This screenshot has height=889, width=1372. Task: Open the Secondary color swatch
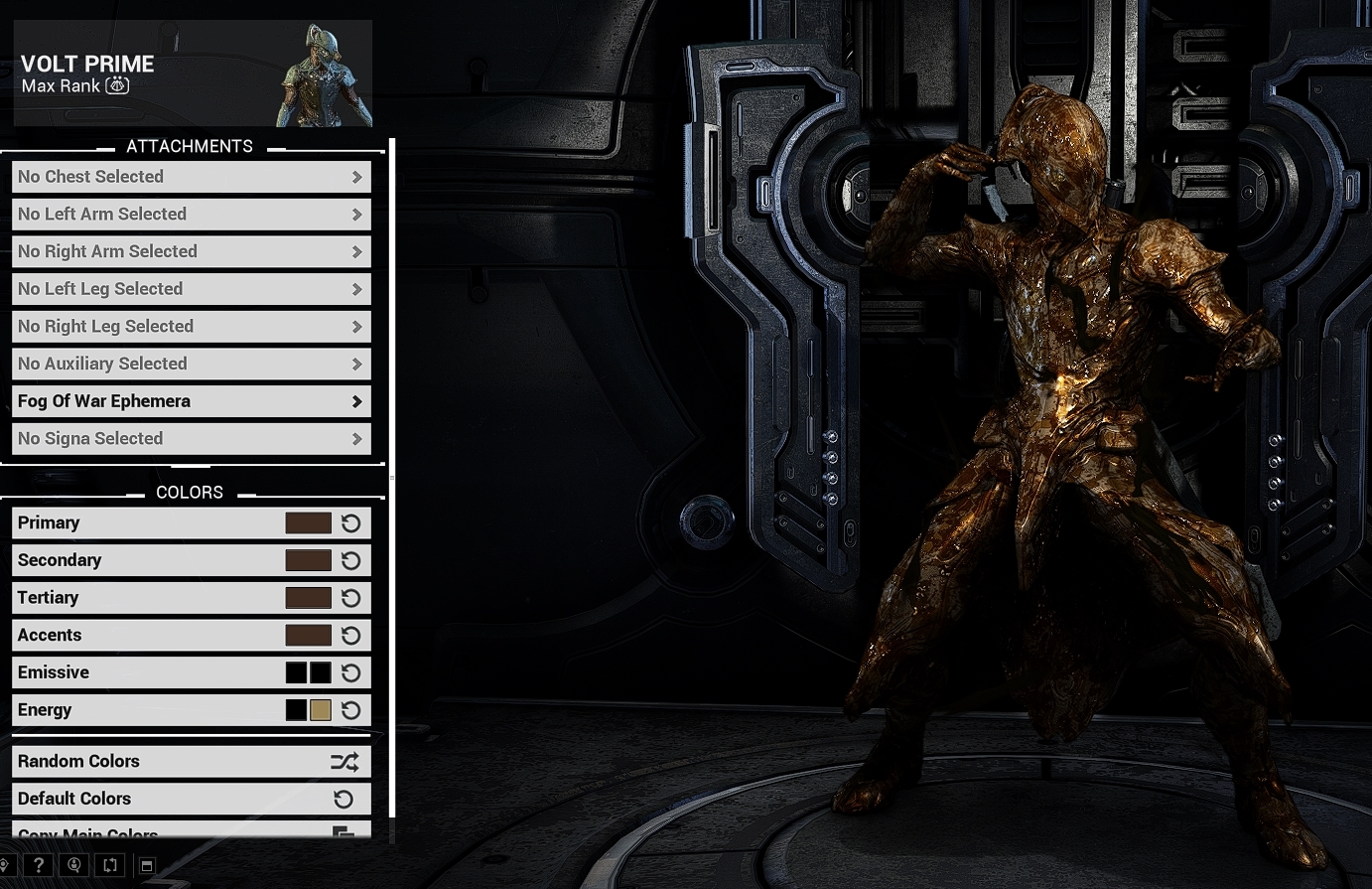(308, 560)
